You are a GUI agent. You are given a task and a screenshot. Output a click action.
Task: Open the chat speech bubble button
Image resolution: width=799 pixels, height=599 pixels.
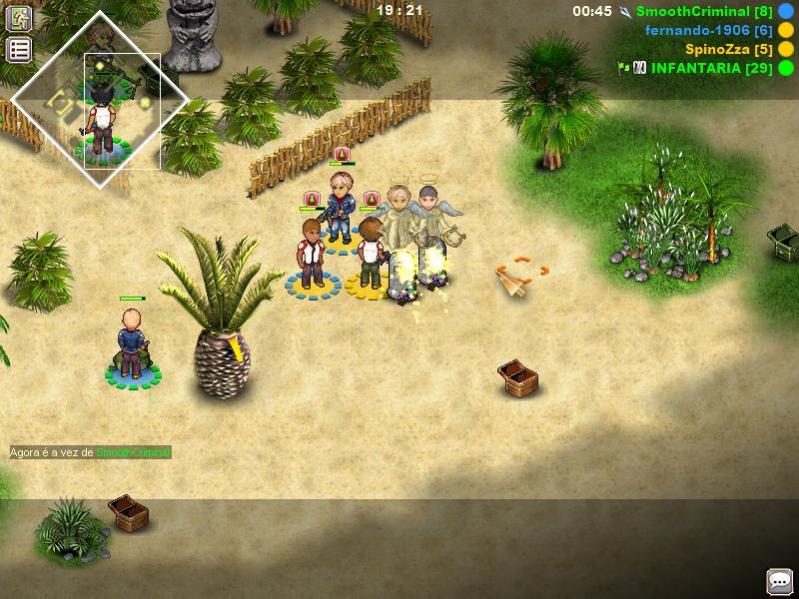779,581
